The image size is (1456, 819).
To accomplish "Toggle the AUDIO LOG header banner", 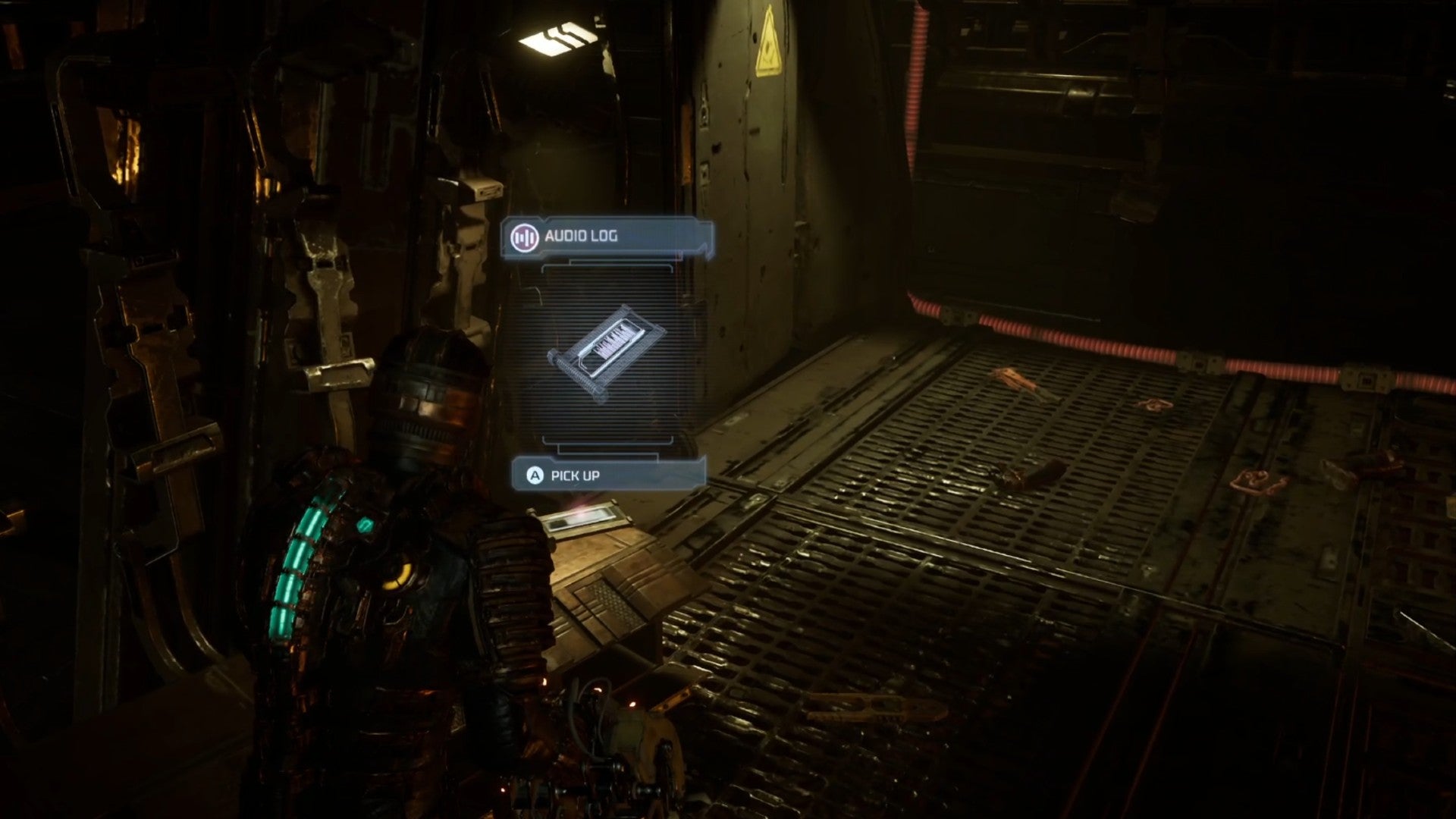I will (607, 235).
